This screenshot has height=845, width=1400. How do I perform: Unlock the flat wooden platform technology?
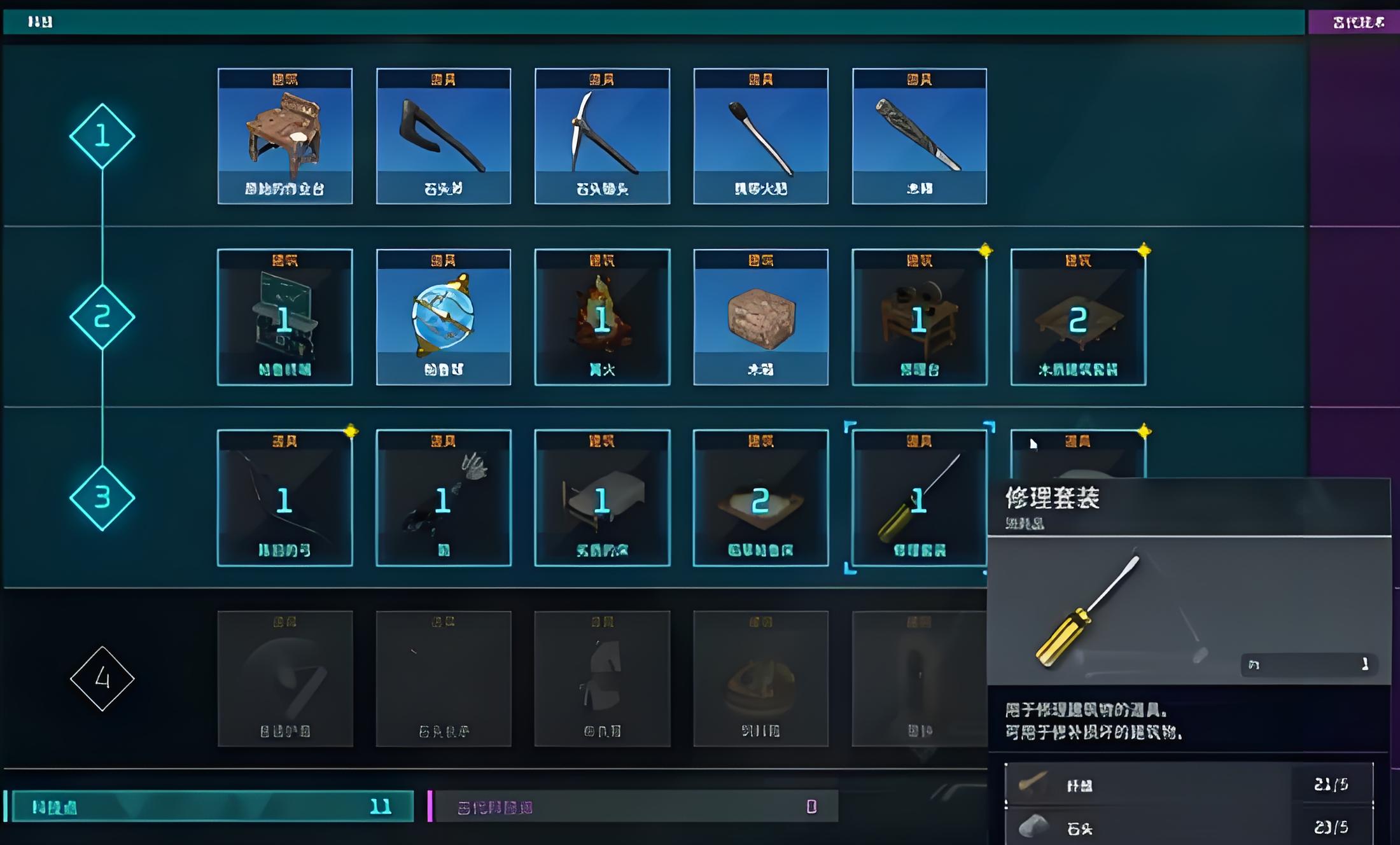(1078, 317)
